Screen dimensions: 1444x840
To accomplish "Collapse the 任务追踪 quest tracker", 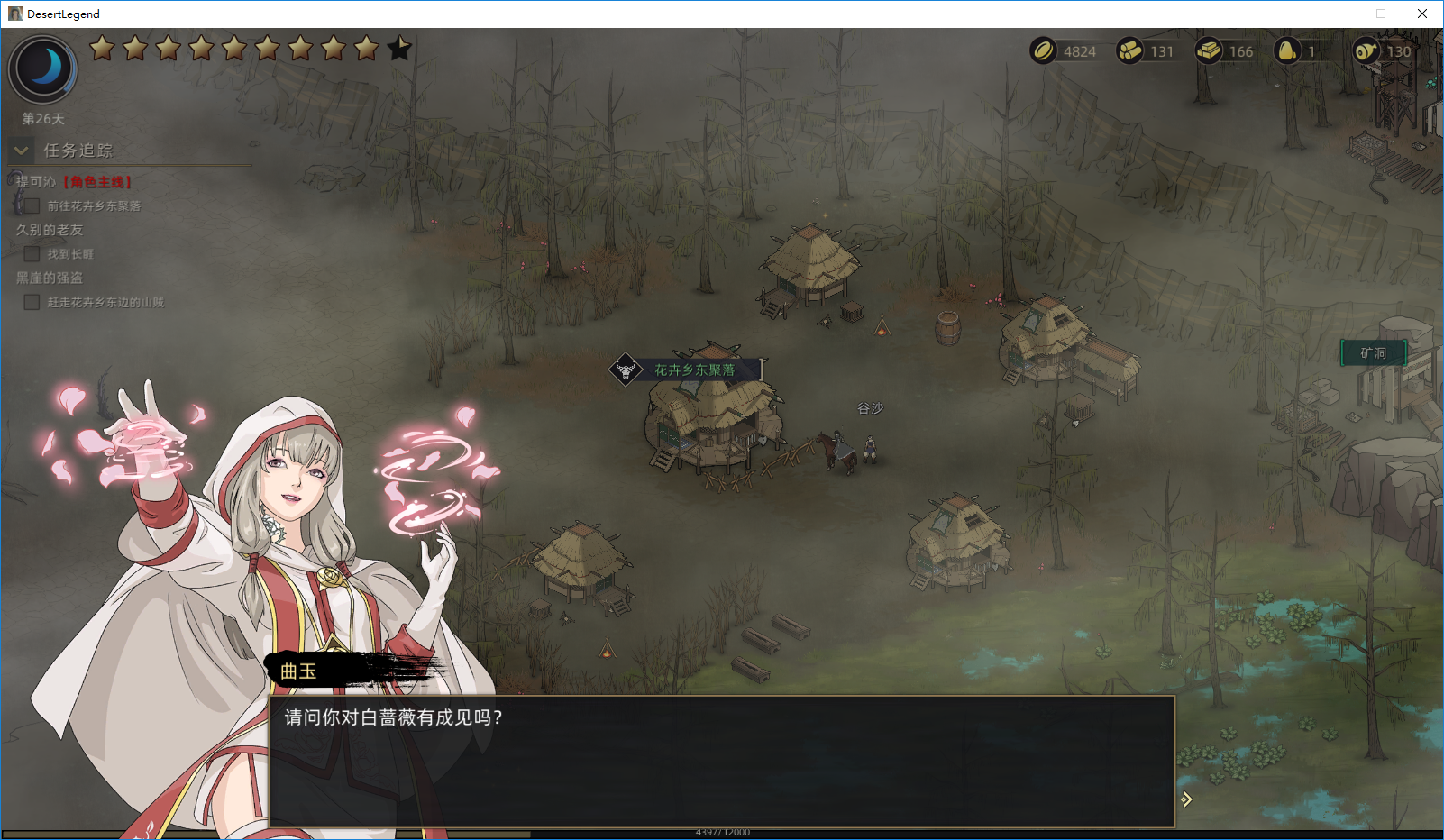I will pos(22,151).
